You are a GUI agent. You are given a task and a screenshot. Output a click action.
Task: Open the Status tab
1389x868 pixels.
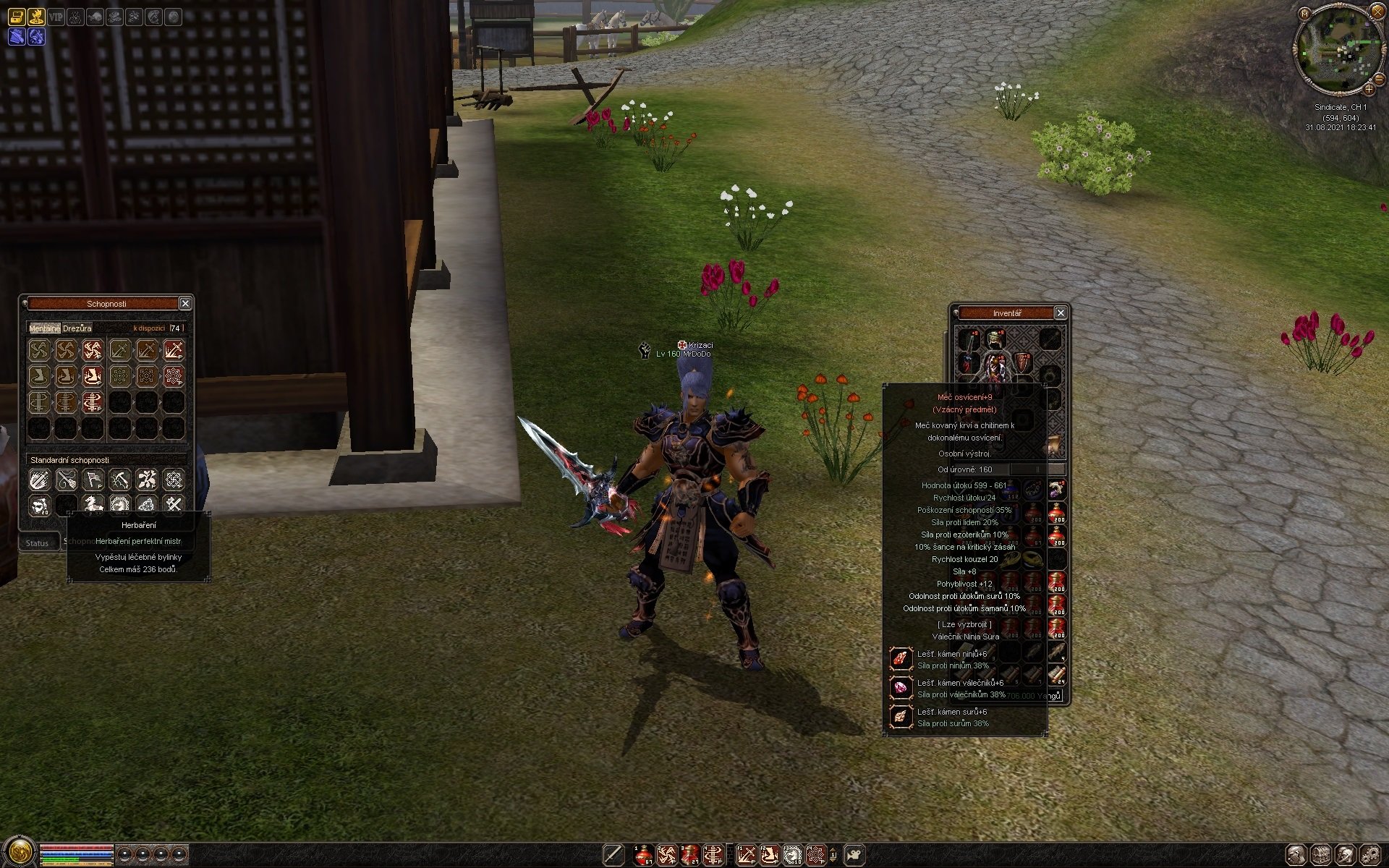(38, 543)
